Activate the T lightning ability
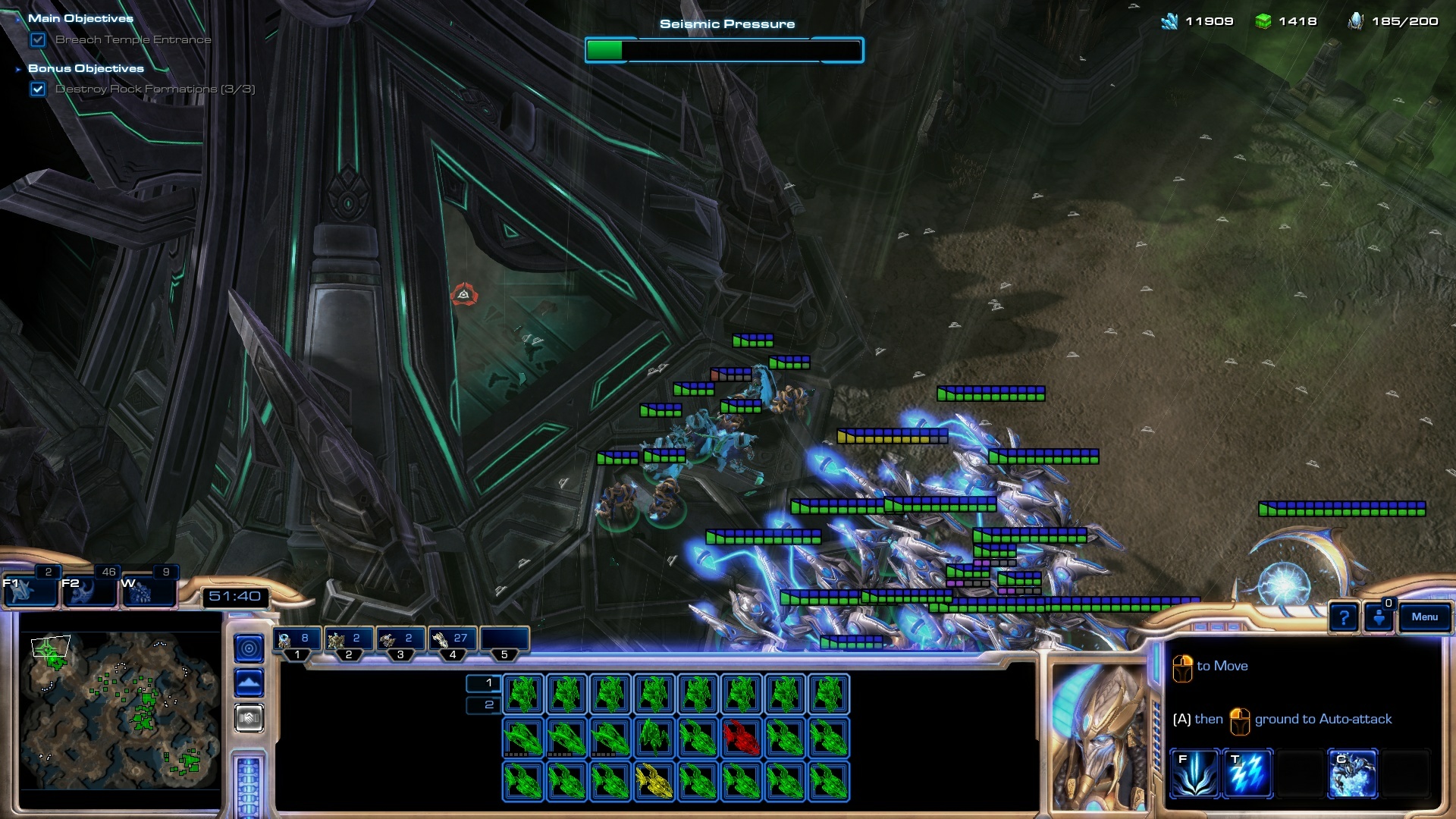 coord(1247,773)
